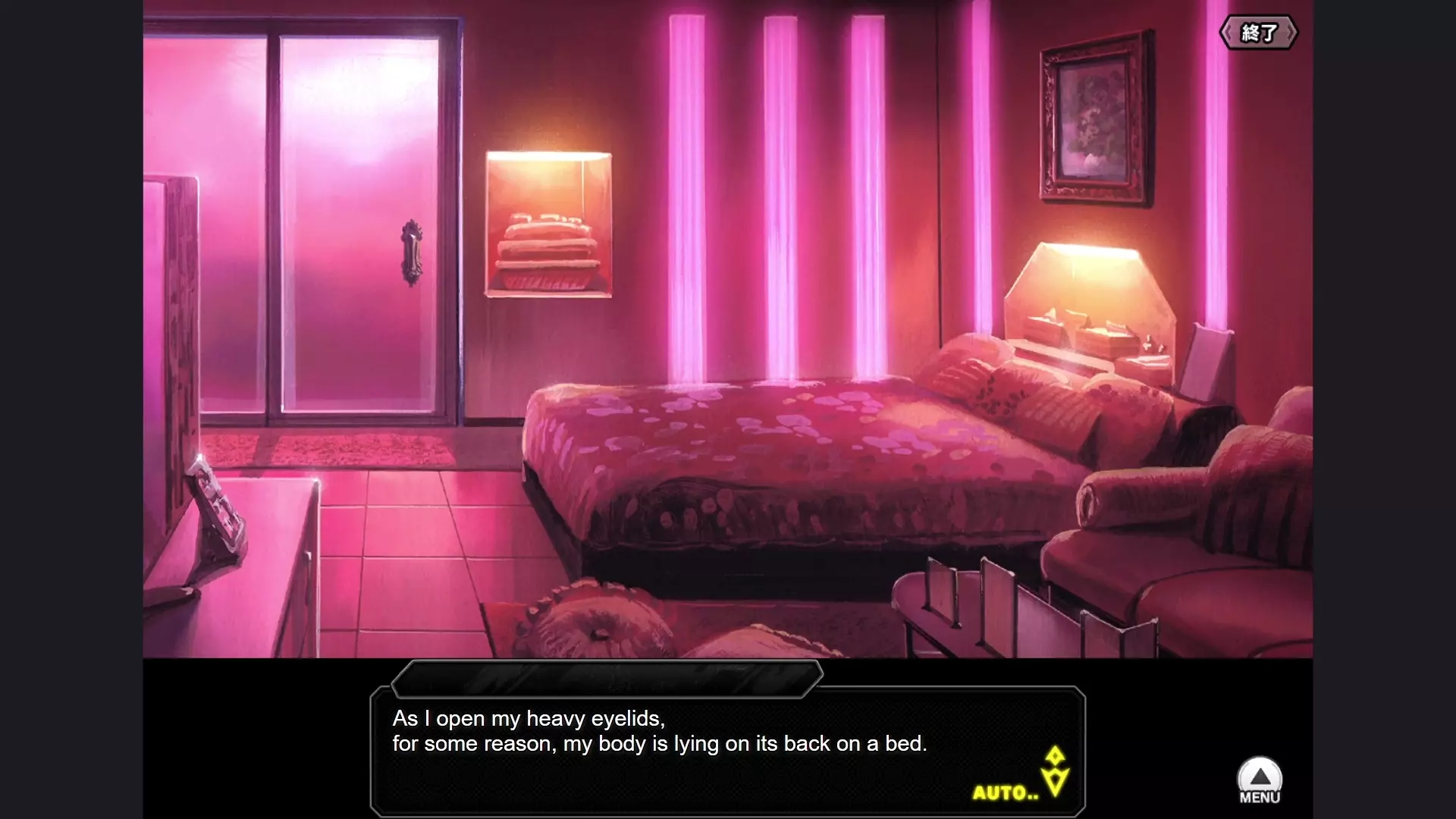Toggle the AUTO text advance
The height and width of the screenshot is (819, 1456).
click(1005, 793)
